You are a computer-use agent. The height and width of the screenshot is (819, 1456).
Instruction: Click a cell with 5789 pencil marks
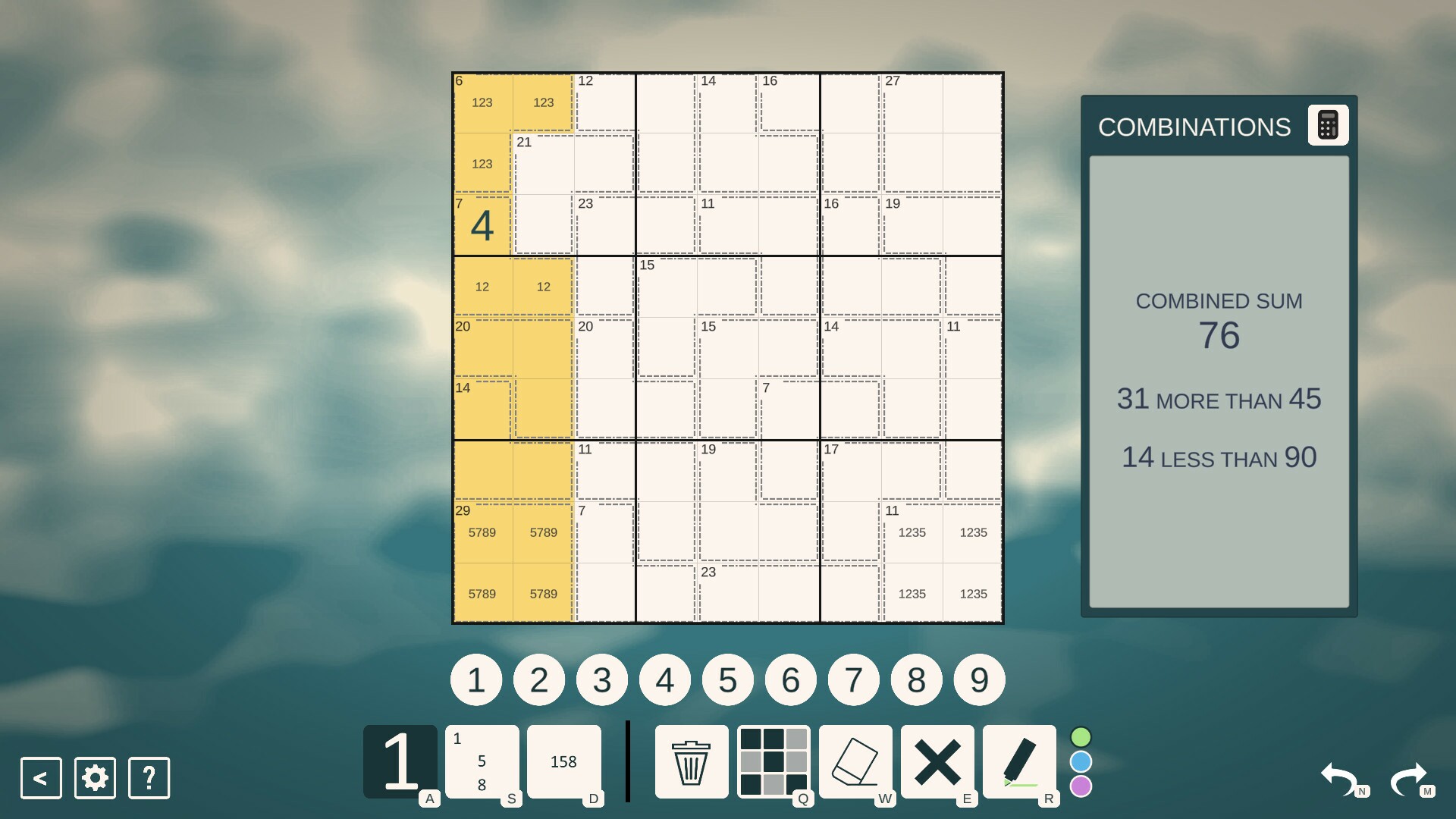(x=482, y=532)
